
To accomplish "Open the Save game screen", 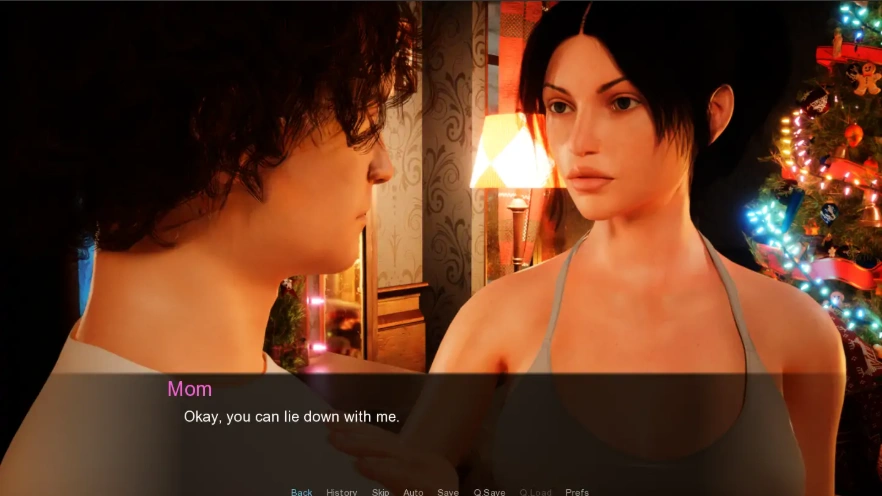I will (x=448, y=492).
